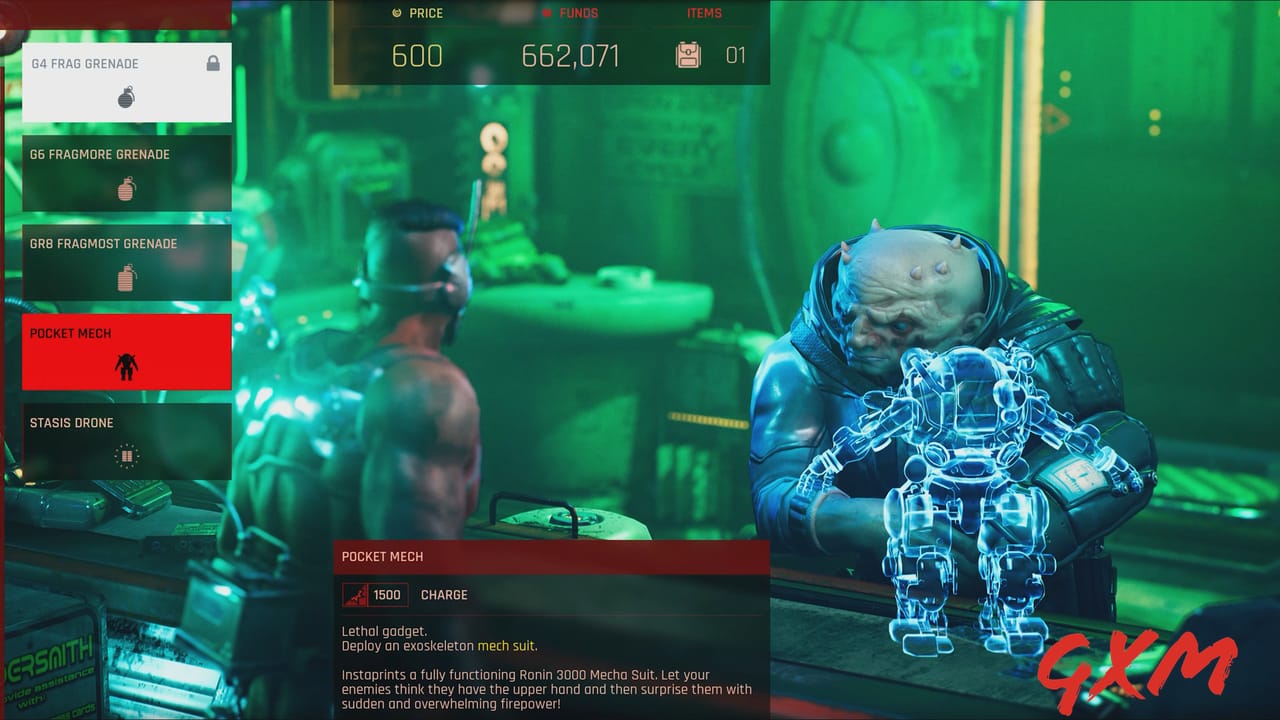Select the G6 Fragmore Grenade list entry

127,172
